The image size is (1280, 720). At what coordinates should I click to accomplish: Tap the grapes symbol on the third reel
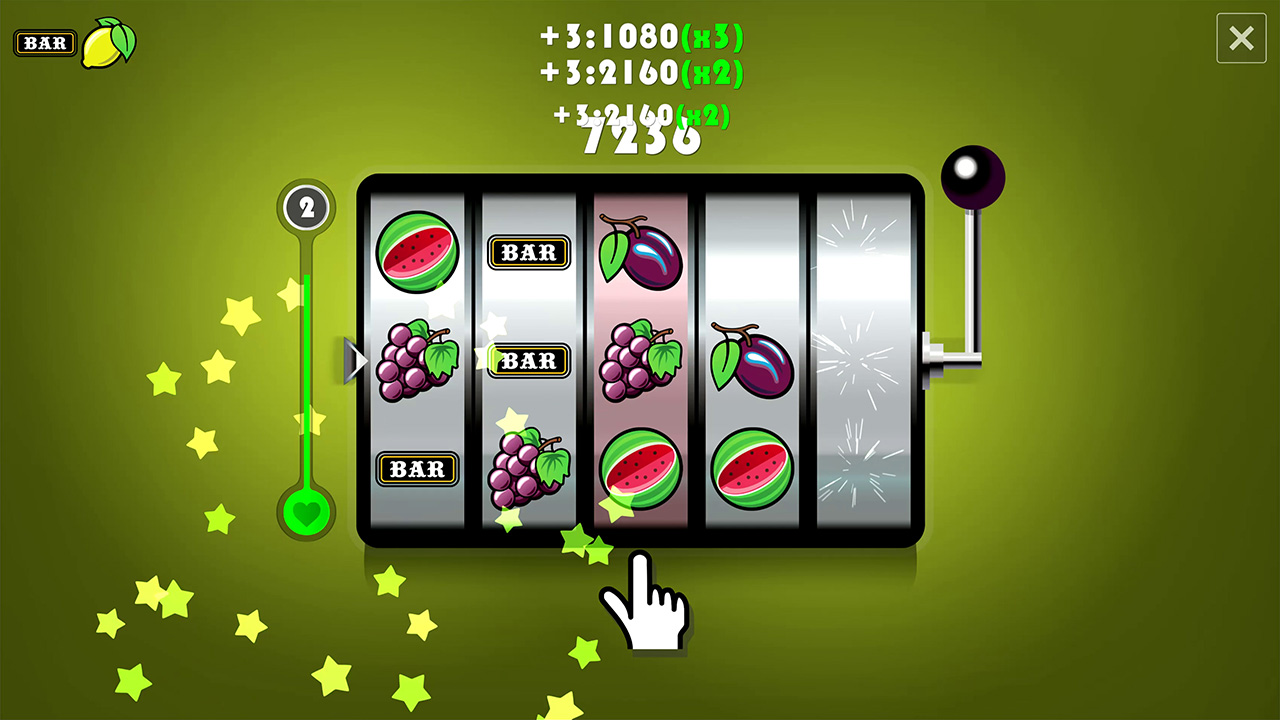pyautogui.click(x=640, y=362)
